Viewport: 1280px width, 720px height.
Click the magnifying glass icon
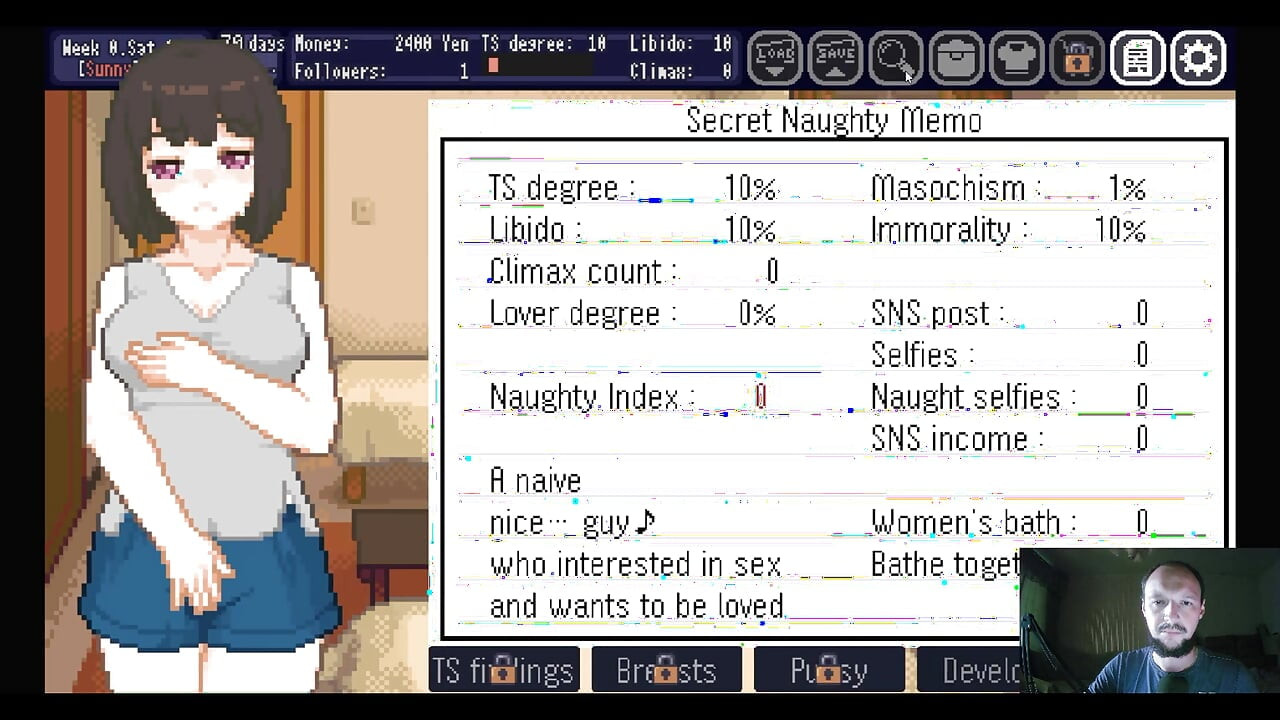tap(895, 59)
